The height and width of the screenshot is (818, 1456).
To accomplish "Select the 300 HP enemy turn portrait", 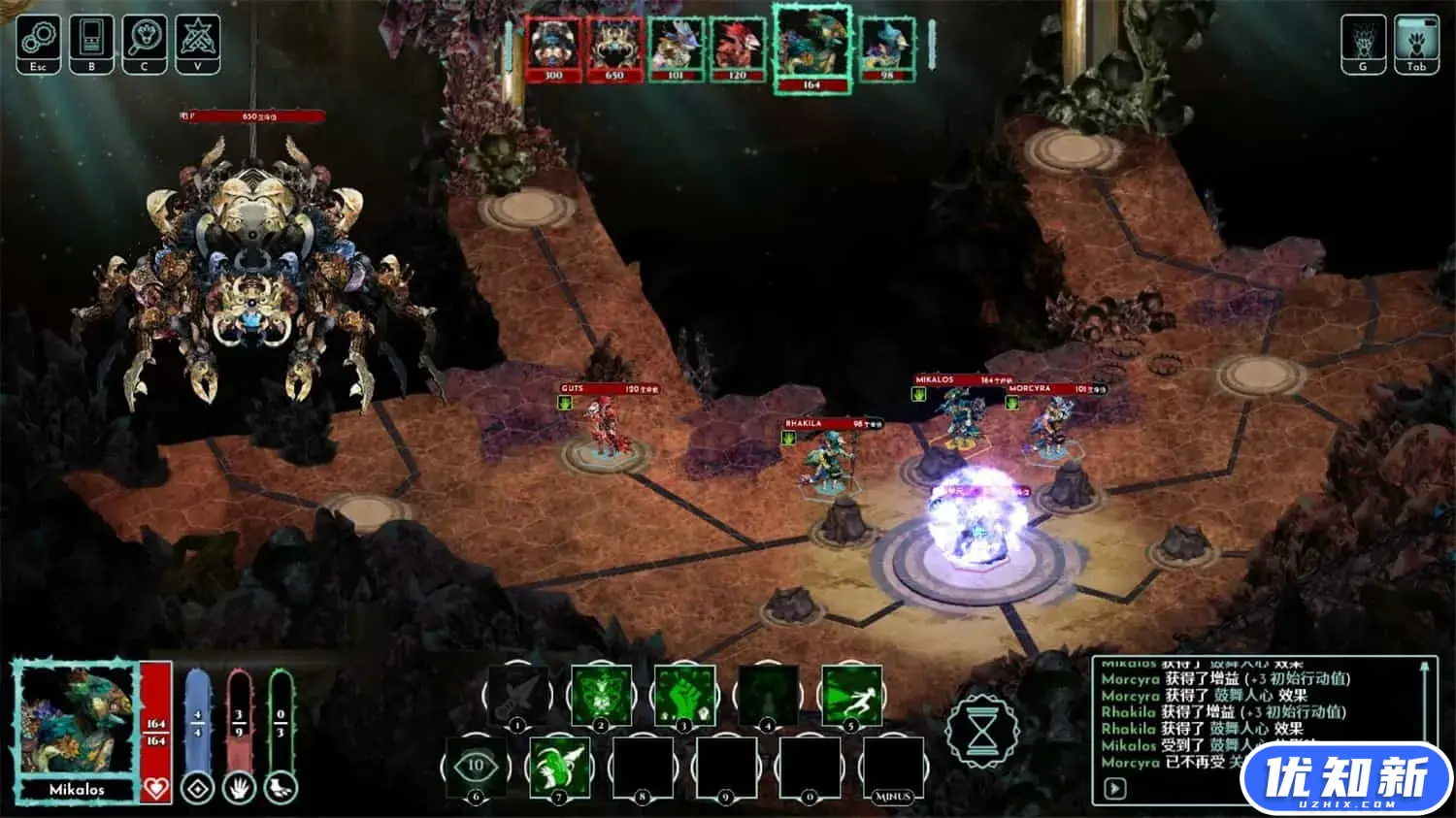I will (x=553, y=47).
